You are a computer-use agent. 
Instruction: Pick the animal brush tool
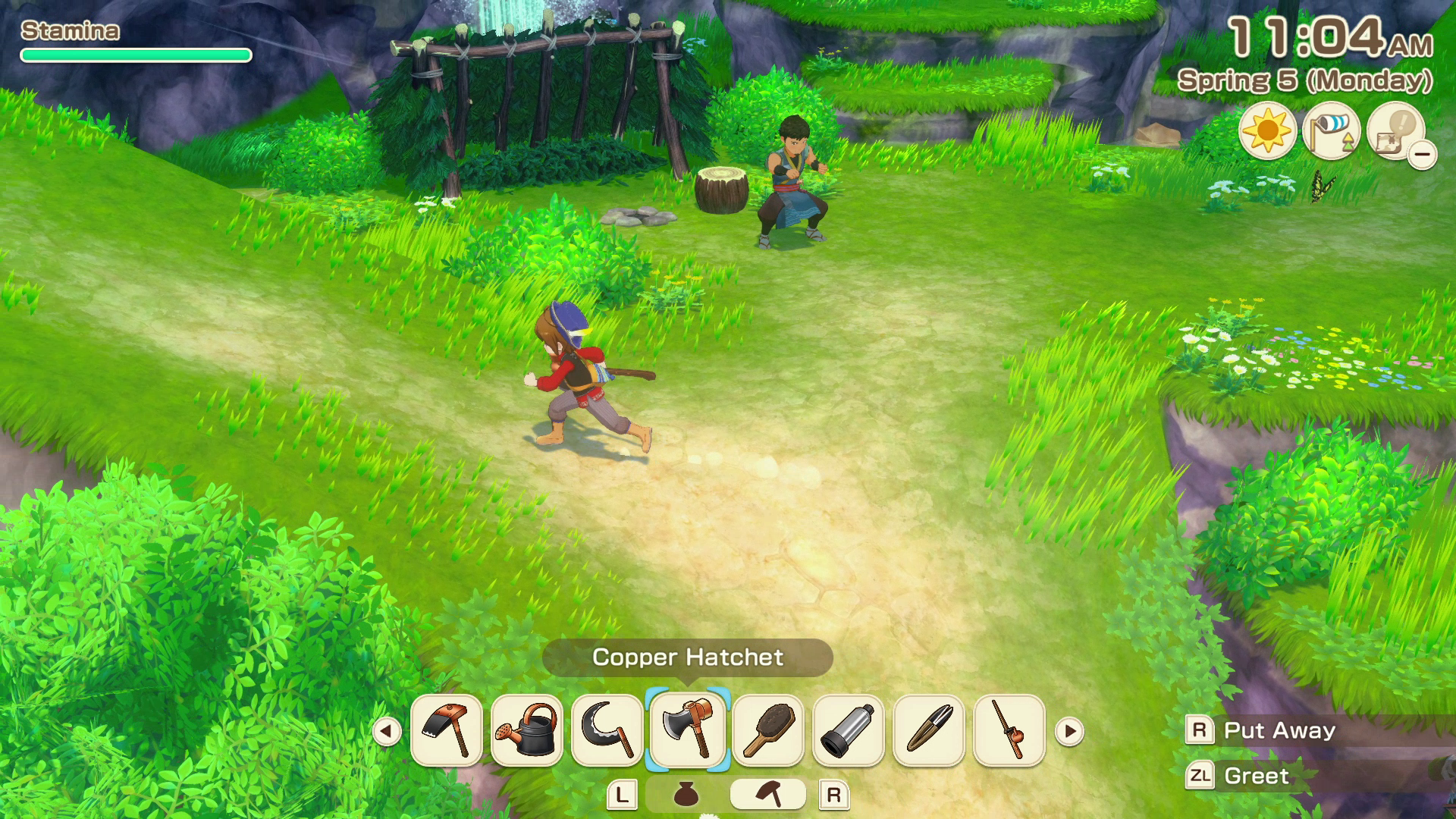[x=768, y=730]
